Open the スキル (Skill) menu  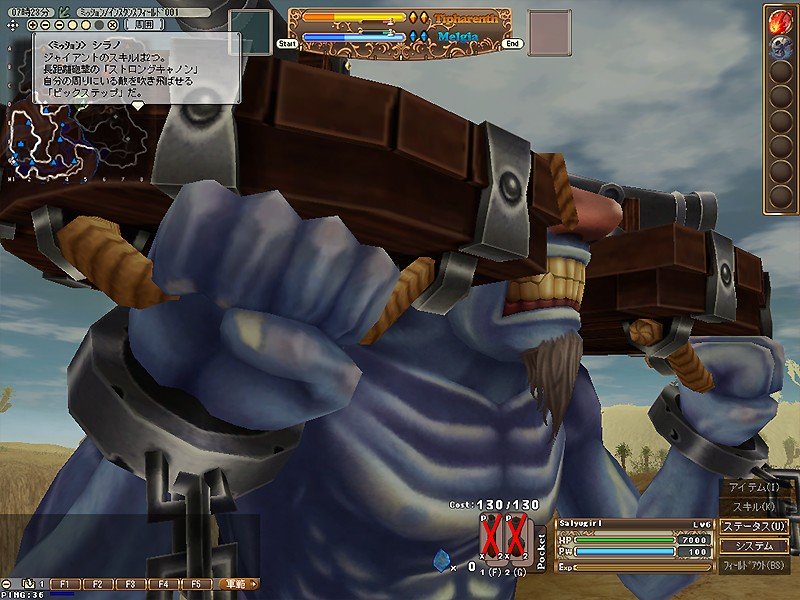pyautogui.click(x=755, y=506)
